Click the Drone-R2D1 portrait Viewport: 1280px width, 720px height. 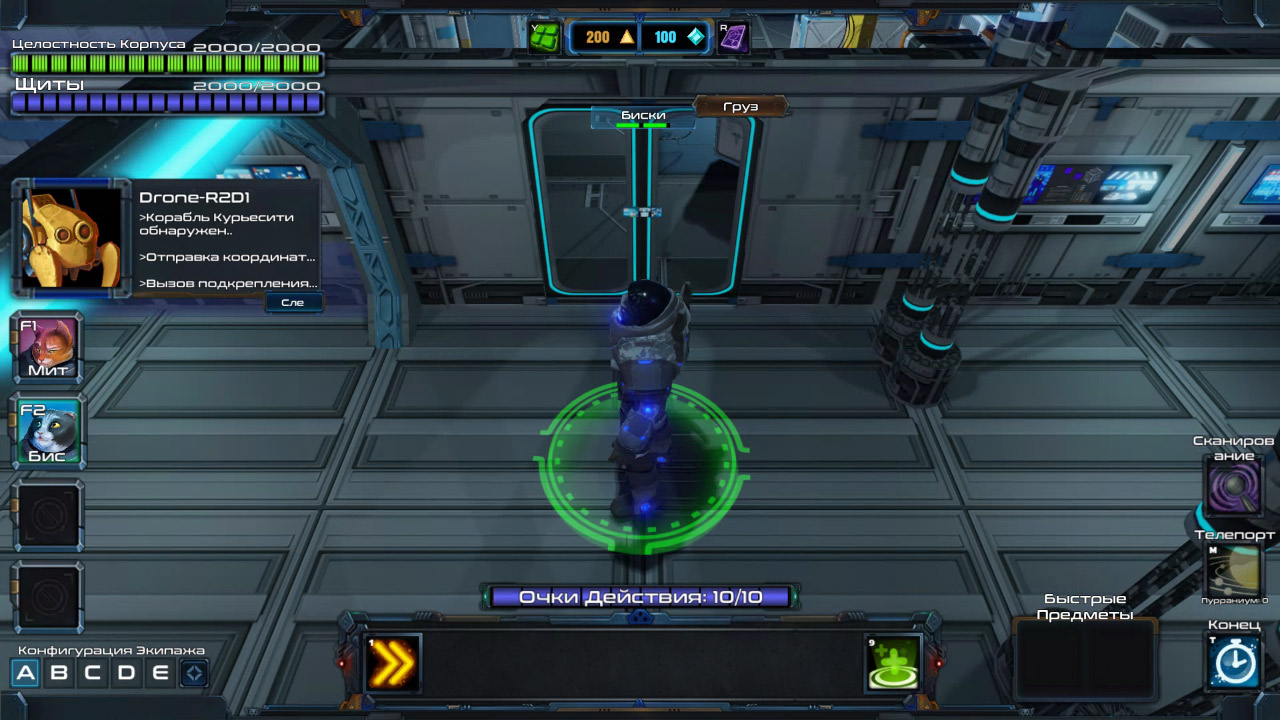click(71, 237)
